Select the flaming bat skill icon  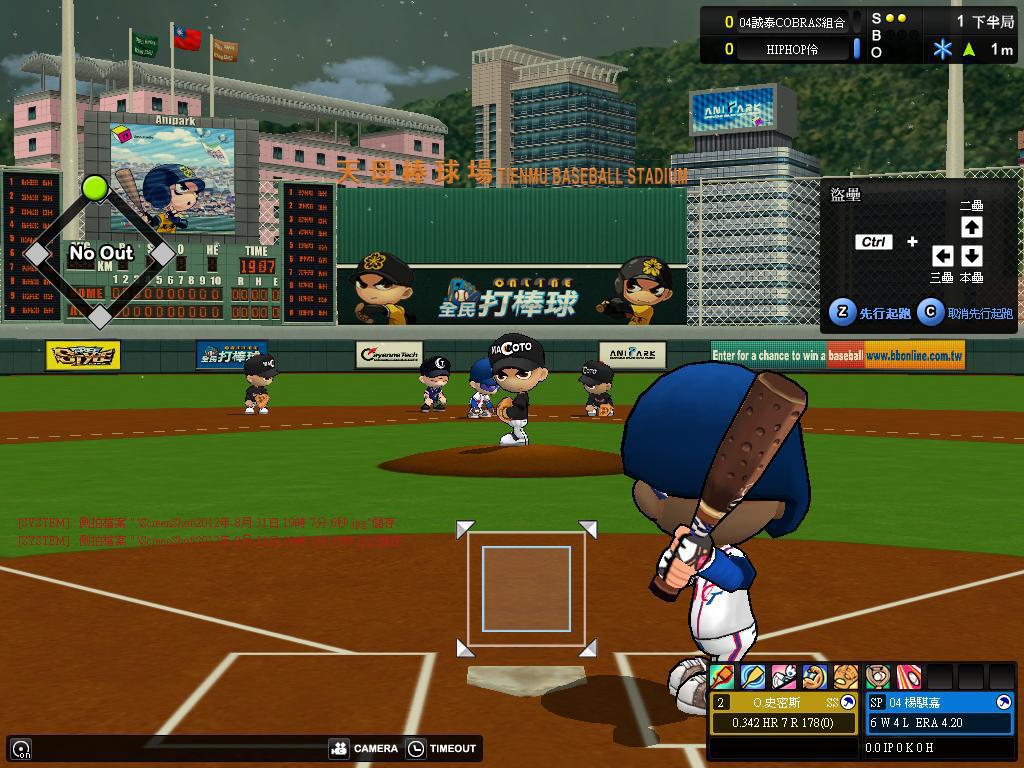pyautogui.click(x=722, y=677)
